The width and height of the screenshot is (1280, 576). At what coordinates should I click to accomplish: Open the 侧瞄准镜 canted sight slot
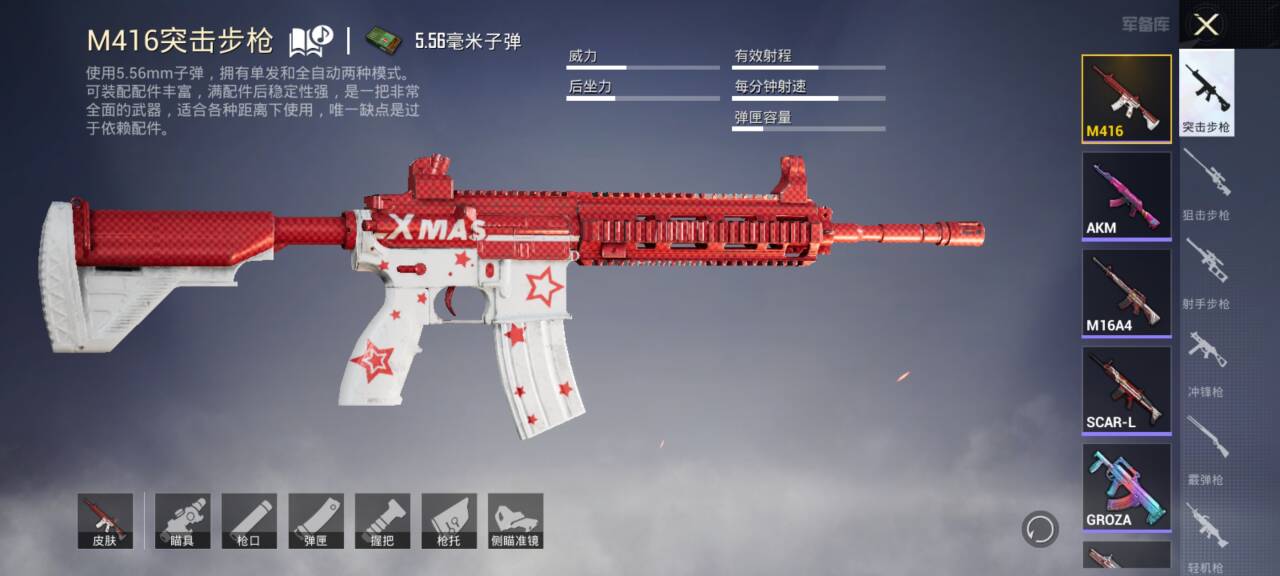pyautogui.click(x=516, y=520)
